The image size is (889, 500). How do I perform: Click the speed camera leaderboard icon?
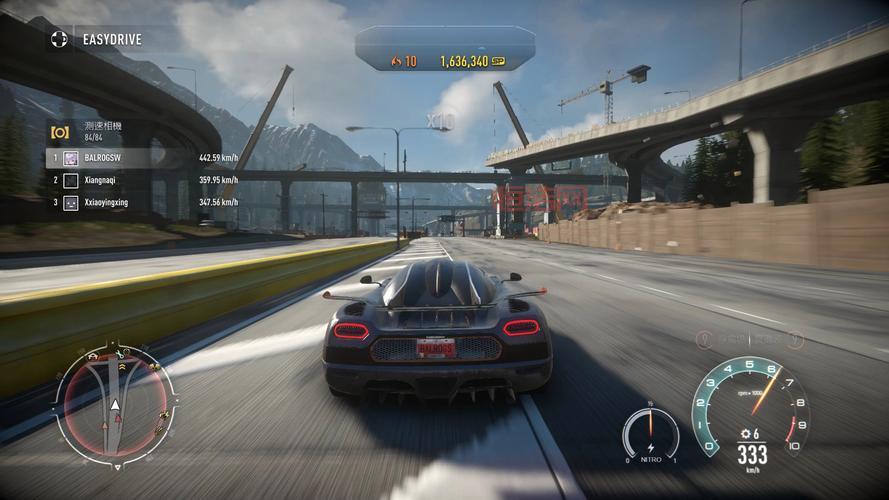click(60, 132)
